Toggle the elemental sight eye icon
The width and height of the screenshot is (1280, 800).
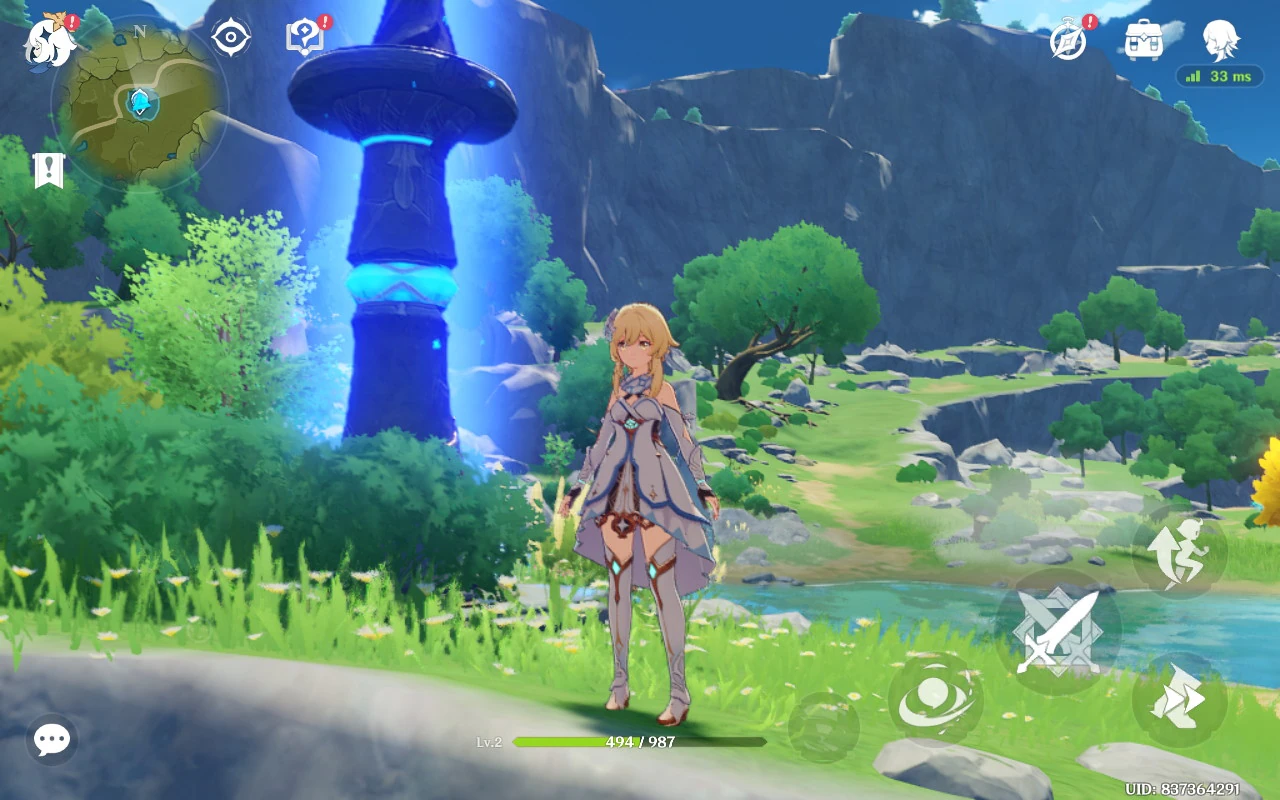pos(231,38)
